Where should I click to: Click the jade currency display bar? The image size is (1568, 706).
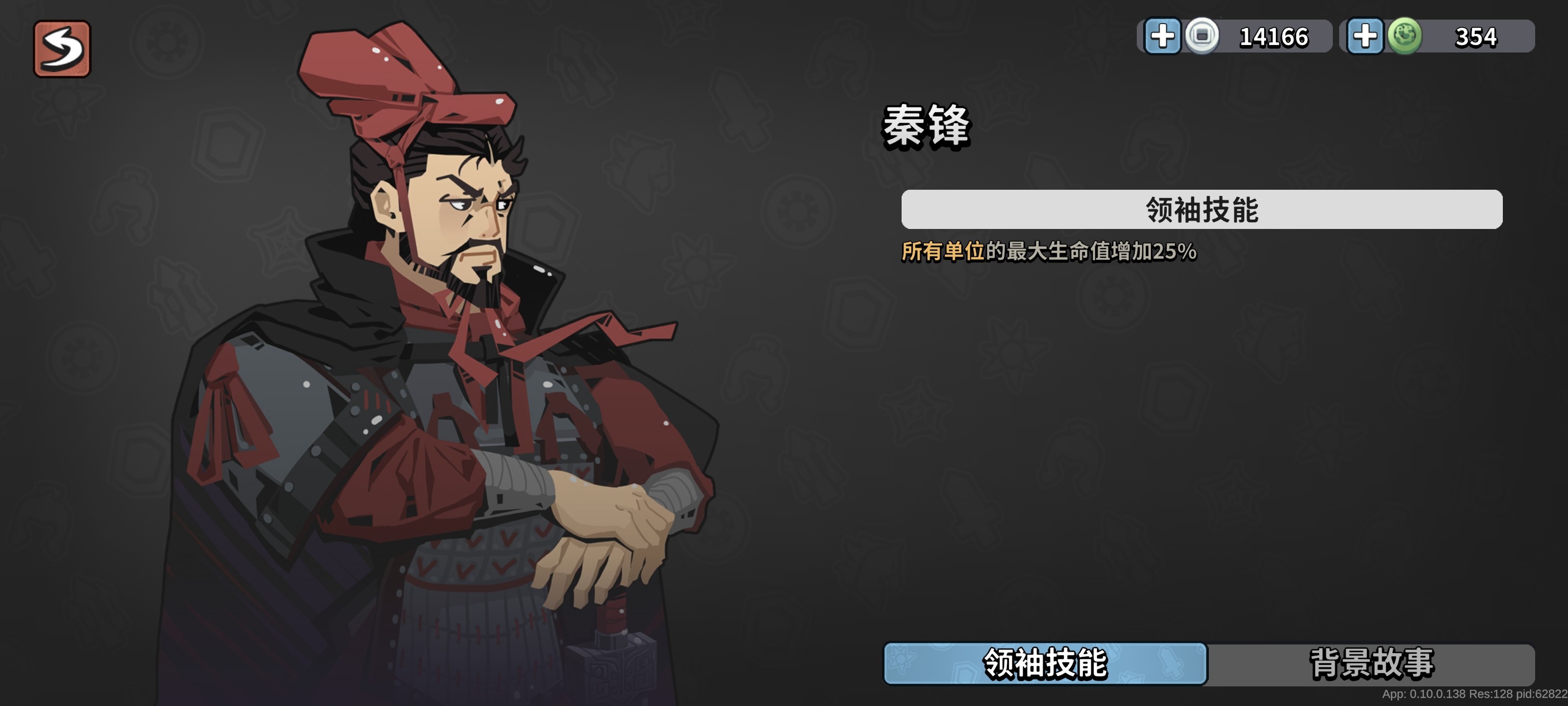(1437, 37)
